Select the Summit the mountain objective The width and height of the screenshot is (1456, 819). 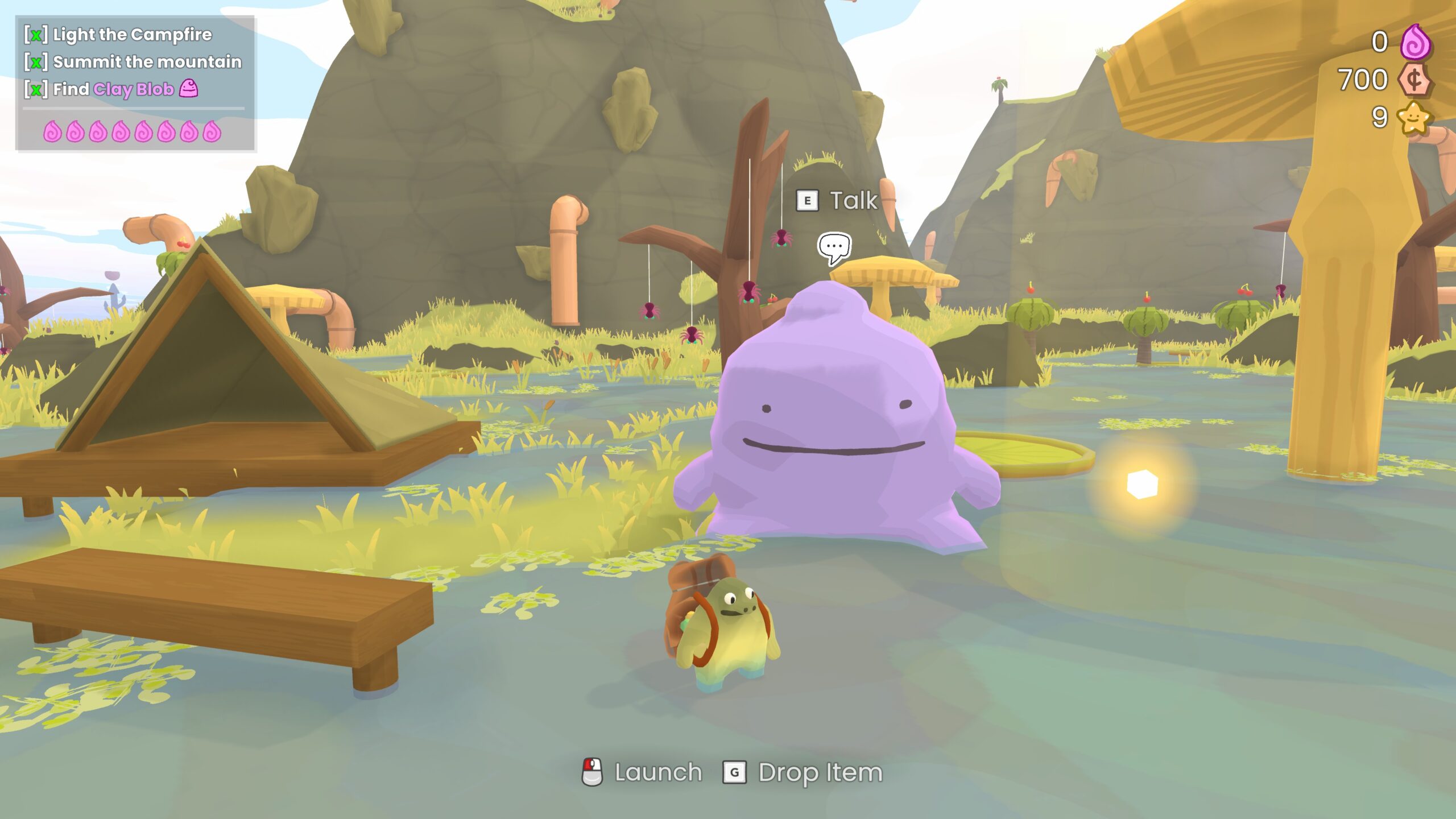pyautogui.click(x=147, y=62)
